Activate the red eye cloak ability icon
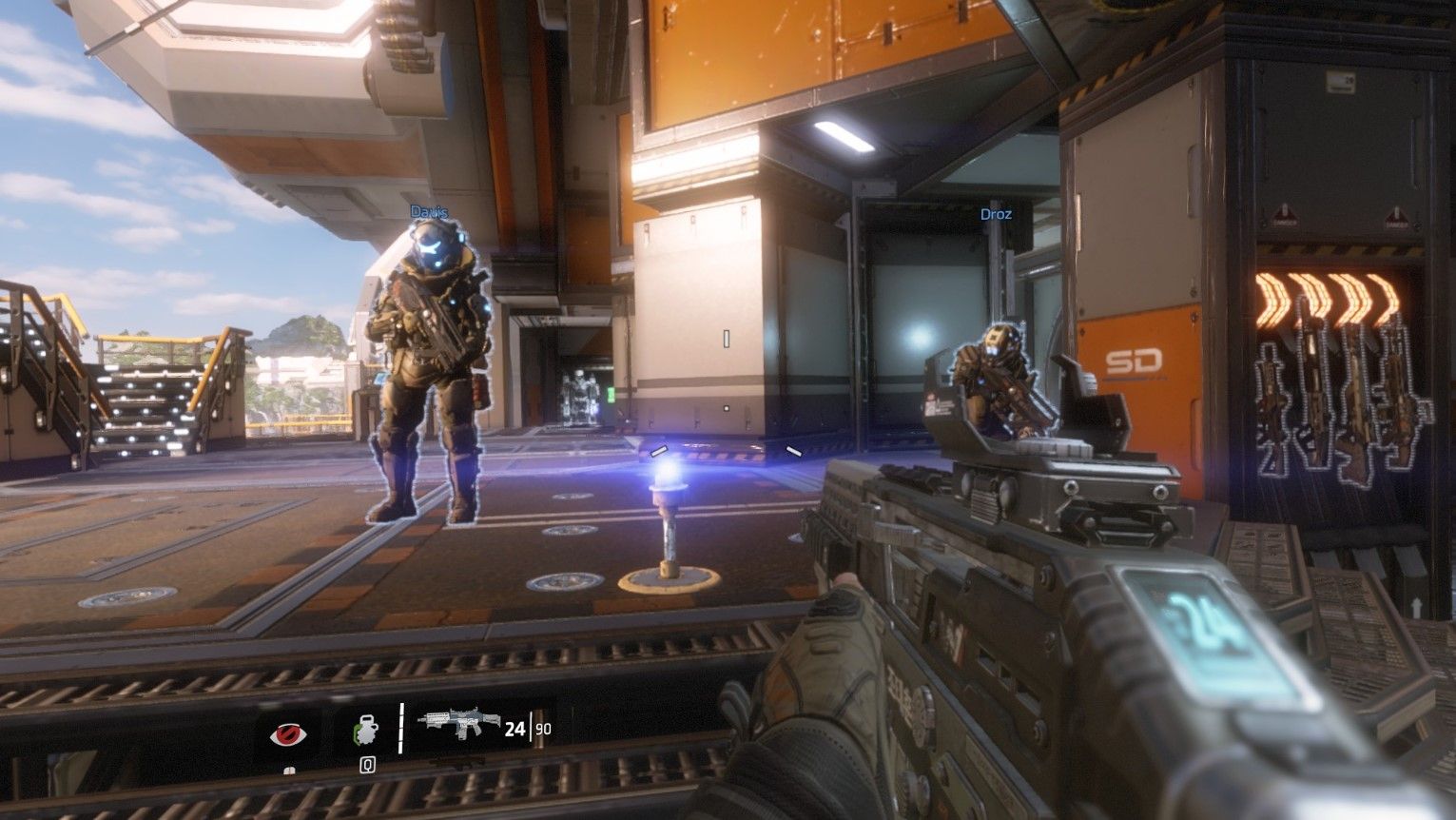Image resolution: width=1456 pixels, height=820 pixels. [x=285, y=733]
